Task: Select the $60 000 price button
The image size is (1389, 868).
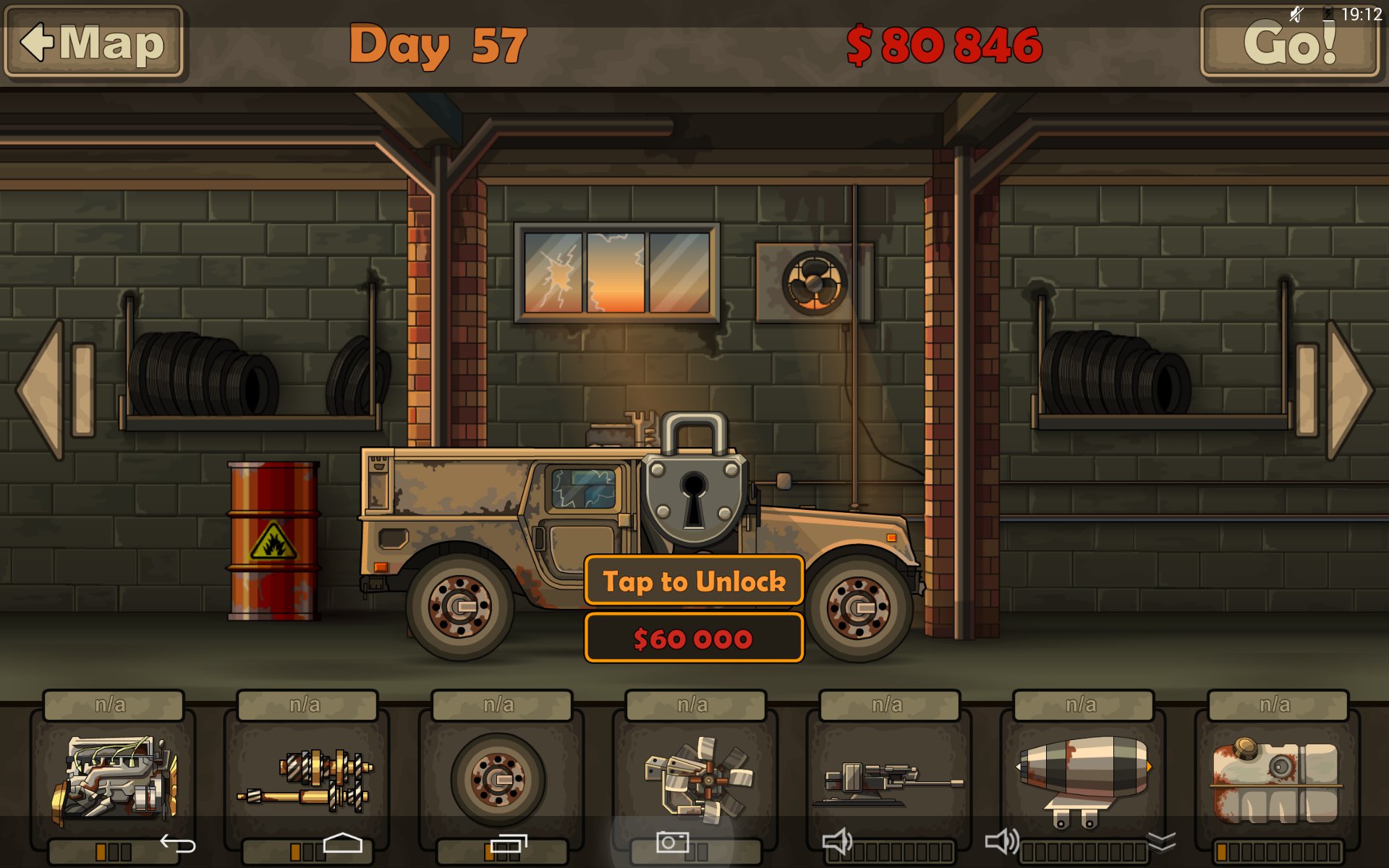Action: (x=694, y=638)
